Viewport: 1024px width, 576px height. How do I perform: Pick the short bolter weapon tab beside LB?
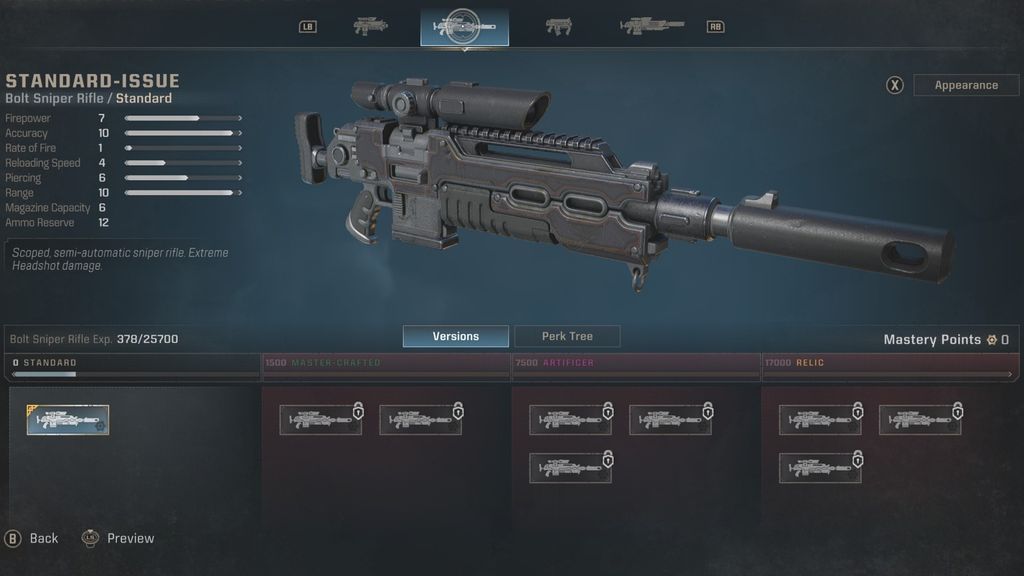371,27
